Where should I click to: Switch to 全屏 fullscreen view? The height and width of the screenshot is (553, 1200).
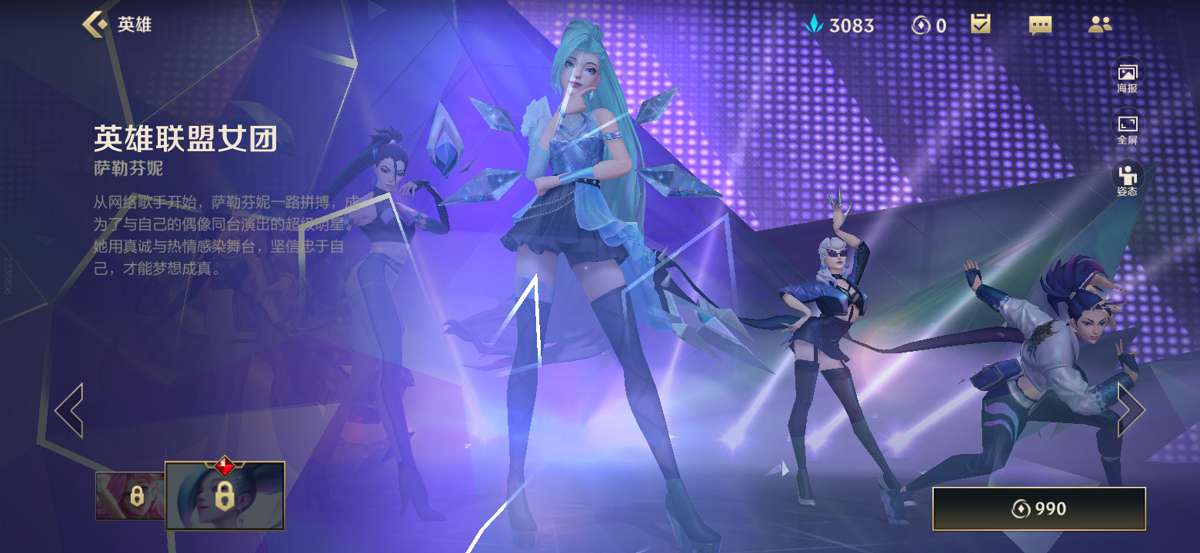[x=1127, y=130]
